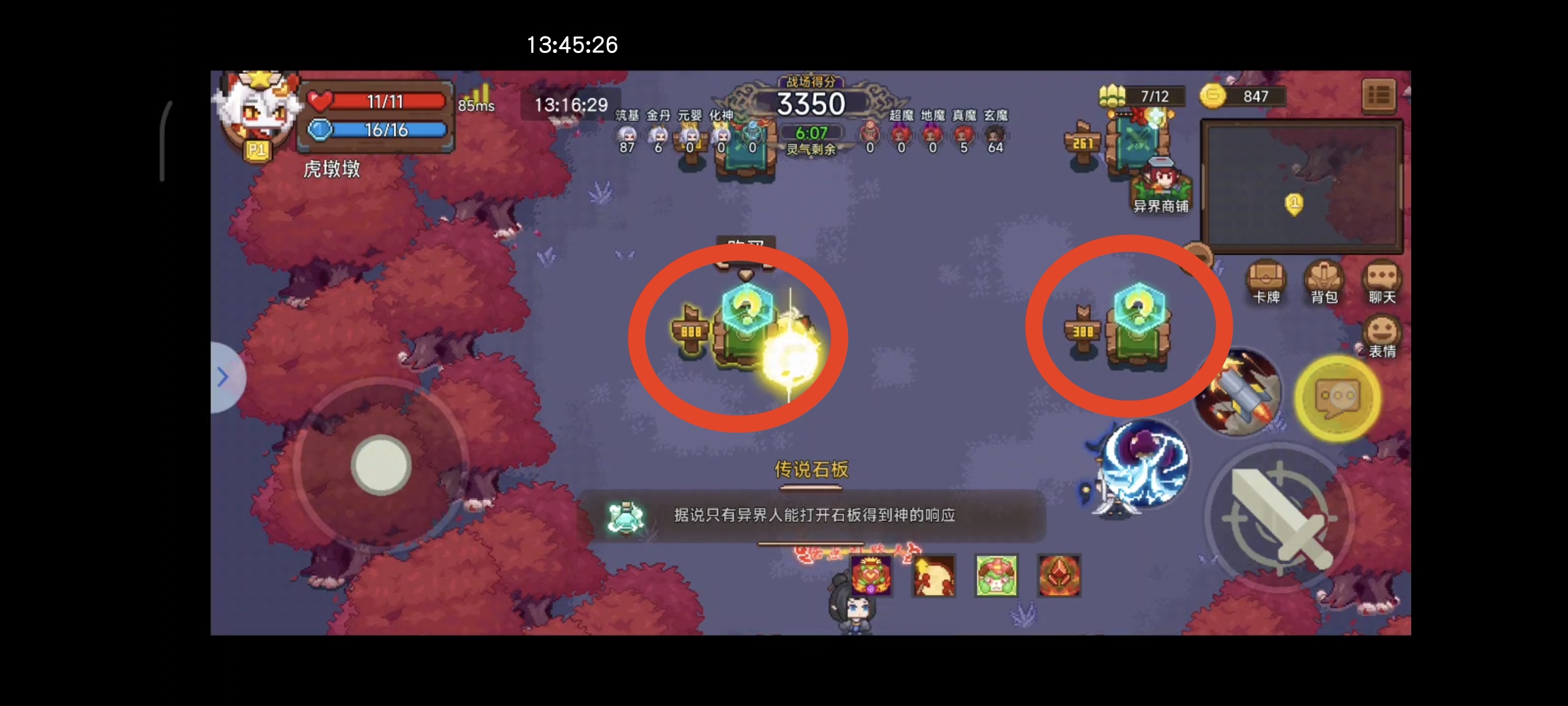Select the red crystal flame icon
The width and height of the screenshot is (1568, 706).
coord(1059,575)
